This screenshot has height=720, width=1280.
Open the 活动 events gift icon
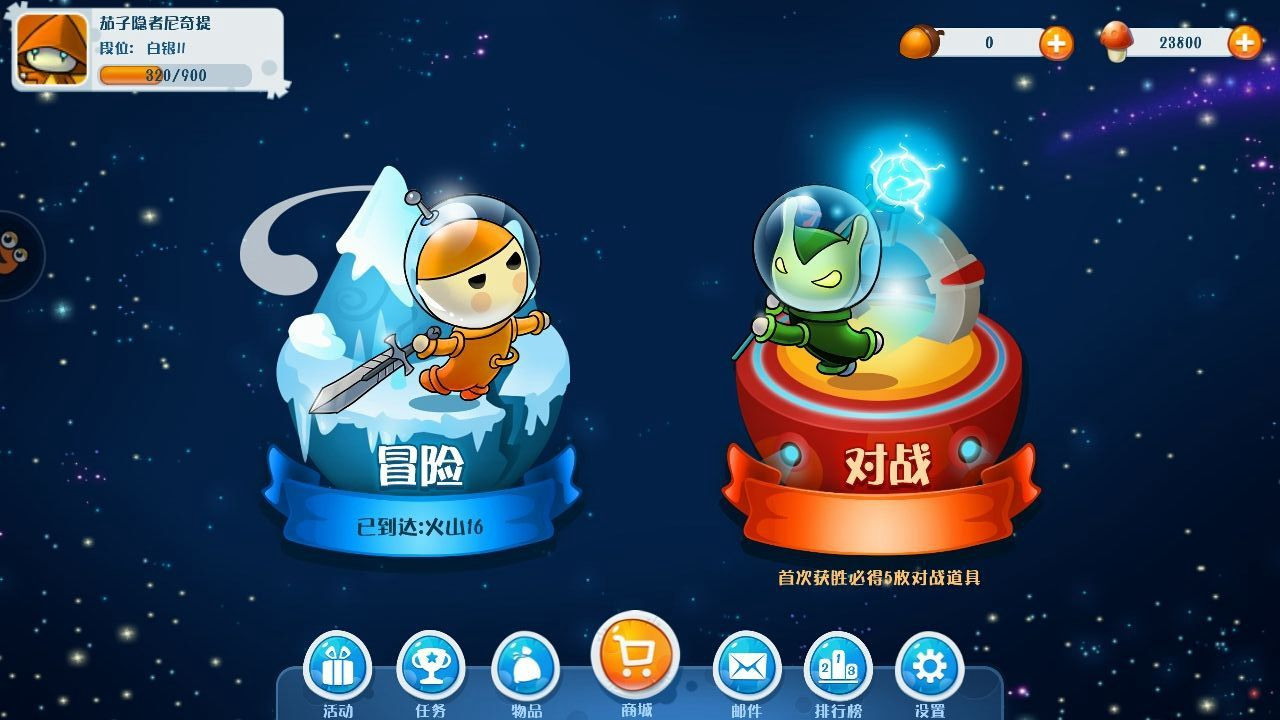pyautogui.click(x=337, y=666)
